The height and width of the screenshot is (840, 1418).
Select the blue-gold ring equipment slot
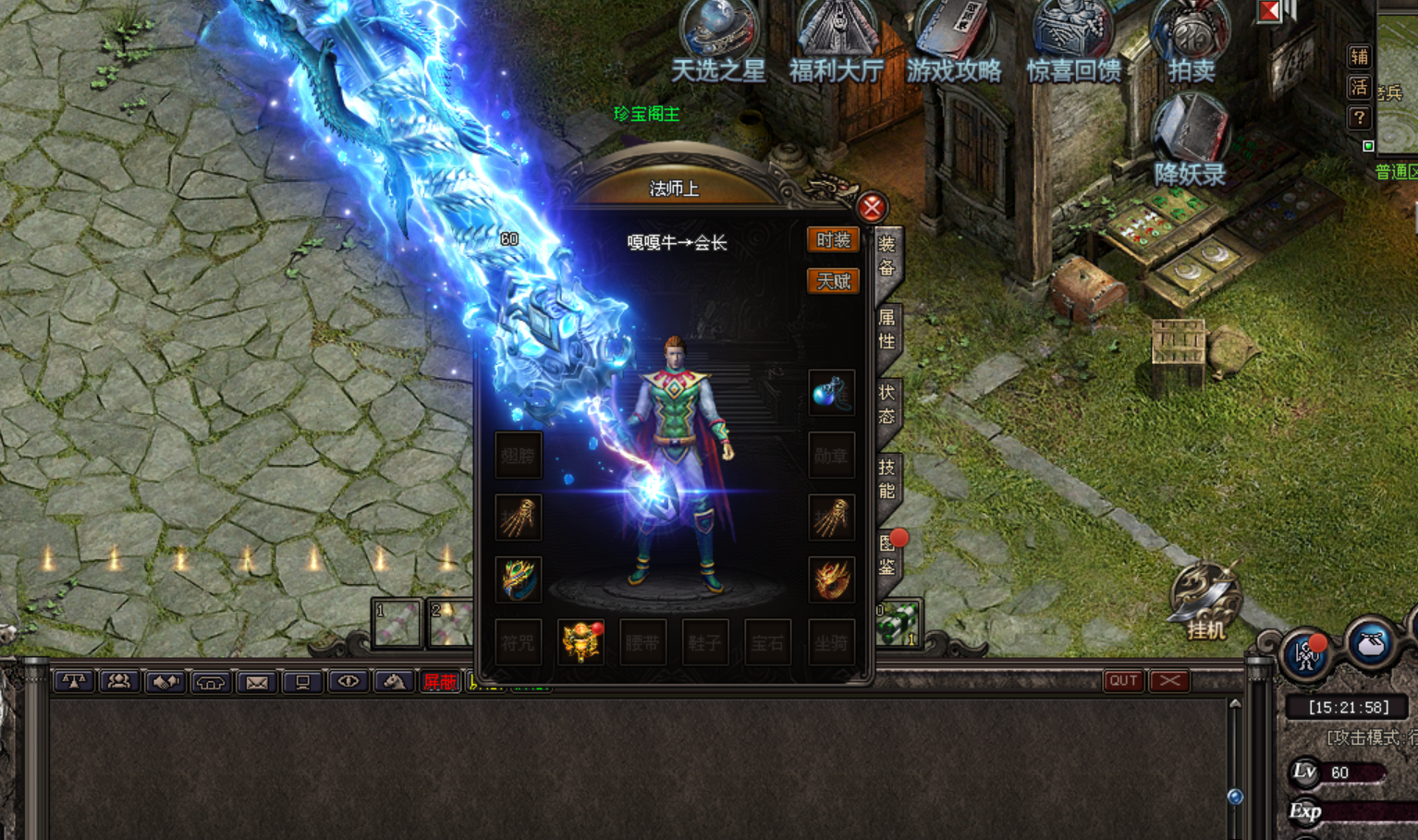(519, 579)
